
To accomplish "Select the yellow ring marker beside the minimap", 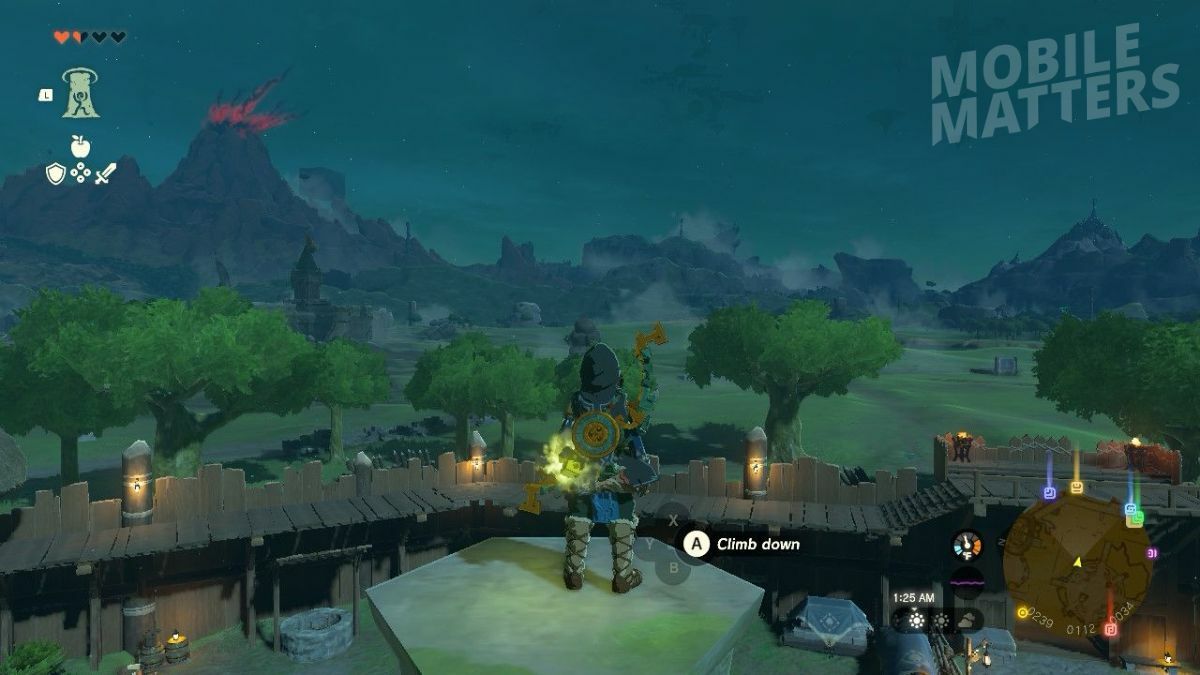I will (1021, 613).
